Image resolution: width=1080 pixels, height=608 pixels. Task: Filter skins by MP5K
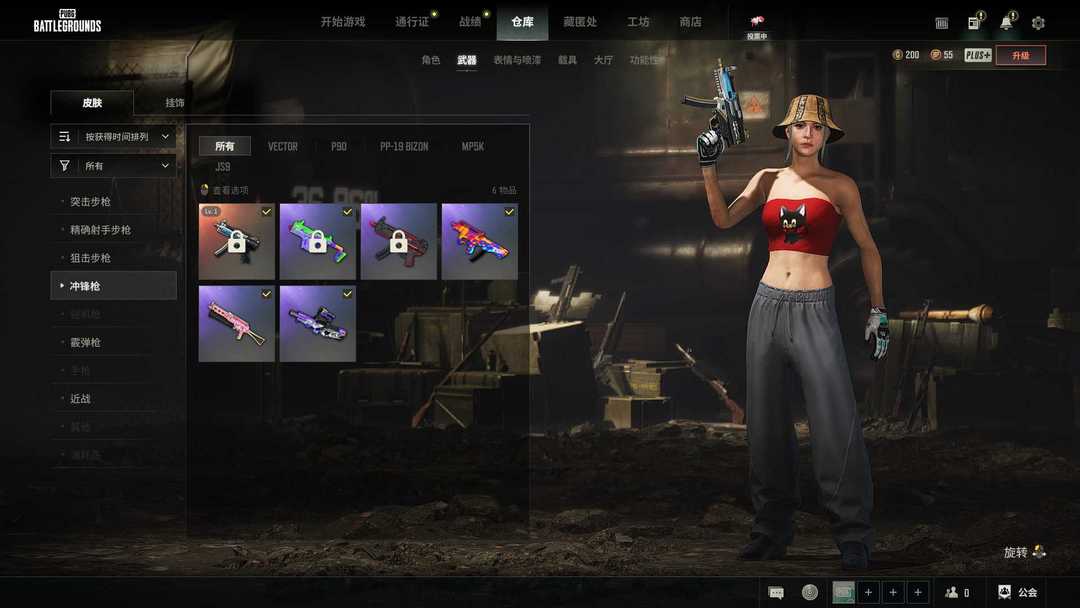coord(473,147)
